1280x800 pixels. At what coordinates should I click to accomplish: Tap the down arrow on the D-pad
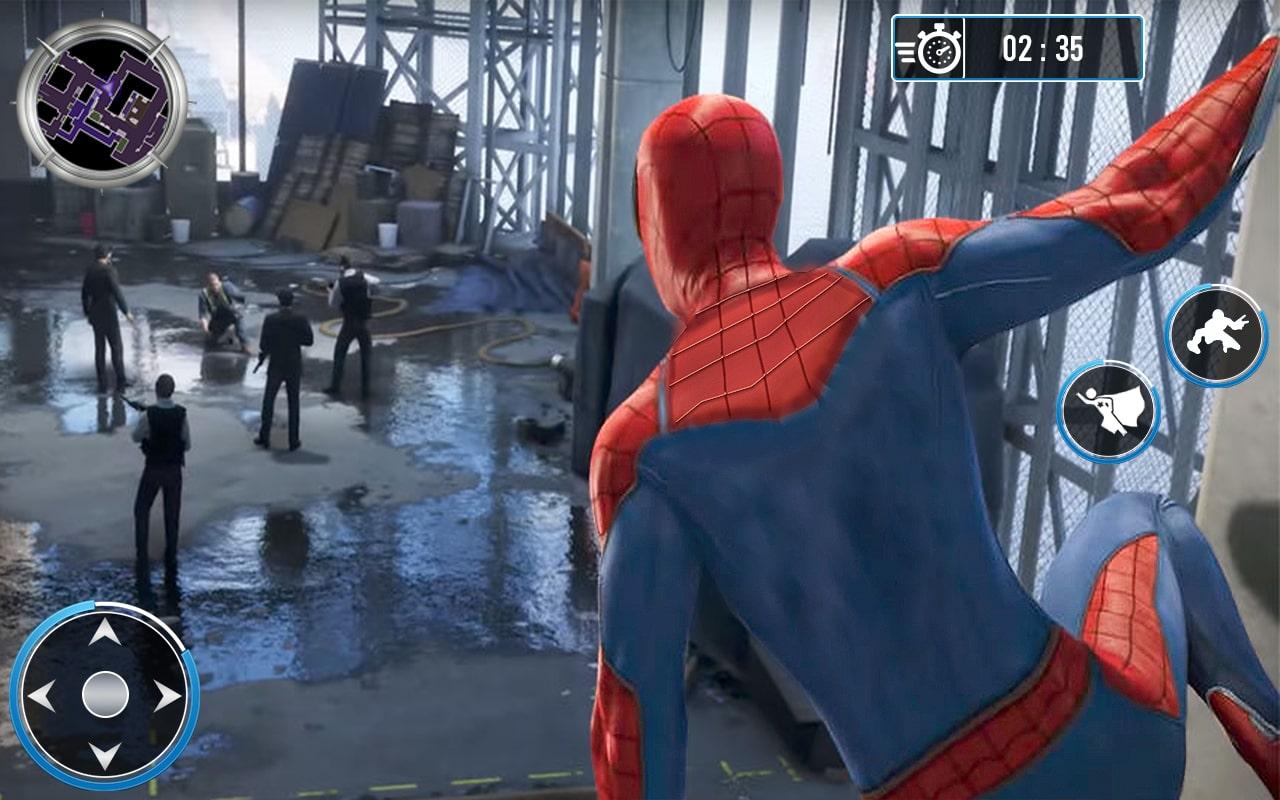105,755
